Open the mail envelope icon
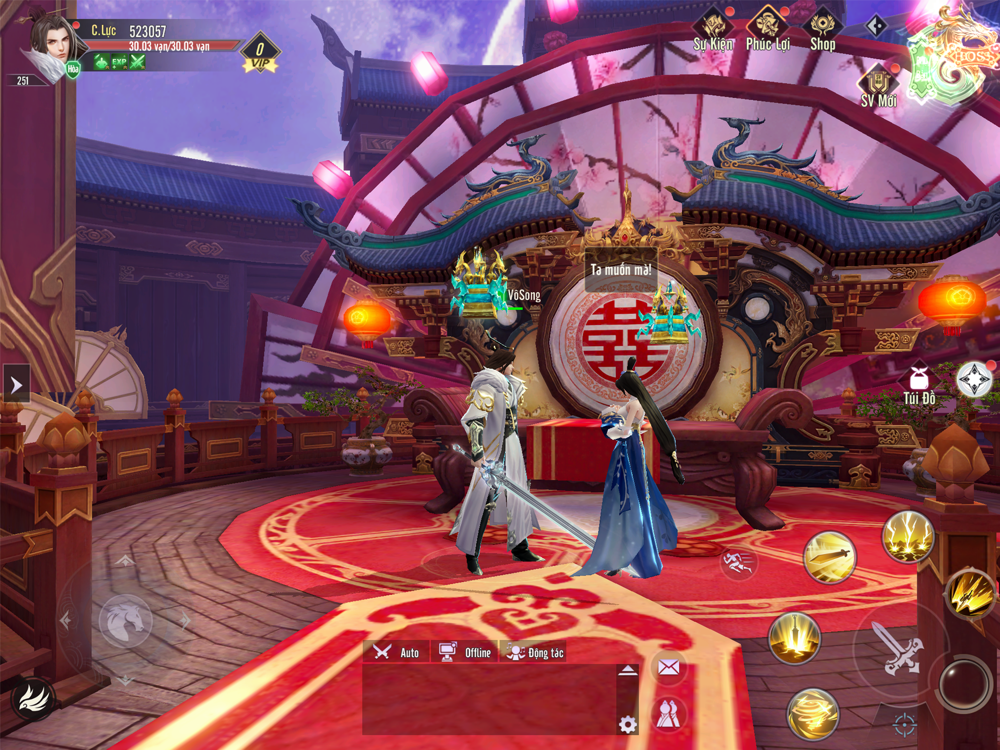 [x=668, y=667]
